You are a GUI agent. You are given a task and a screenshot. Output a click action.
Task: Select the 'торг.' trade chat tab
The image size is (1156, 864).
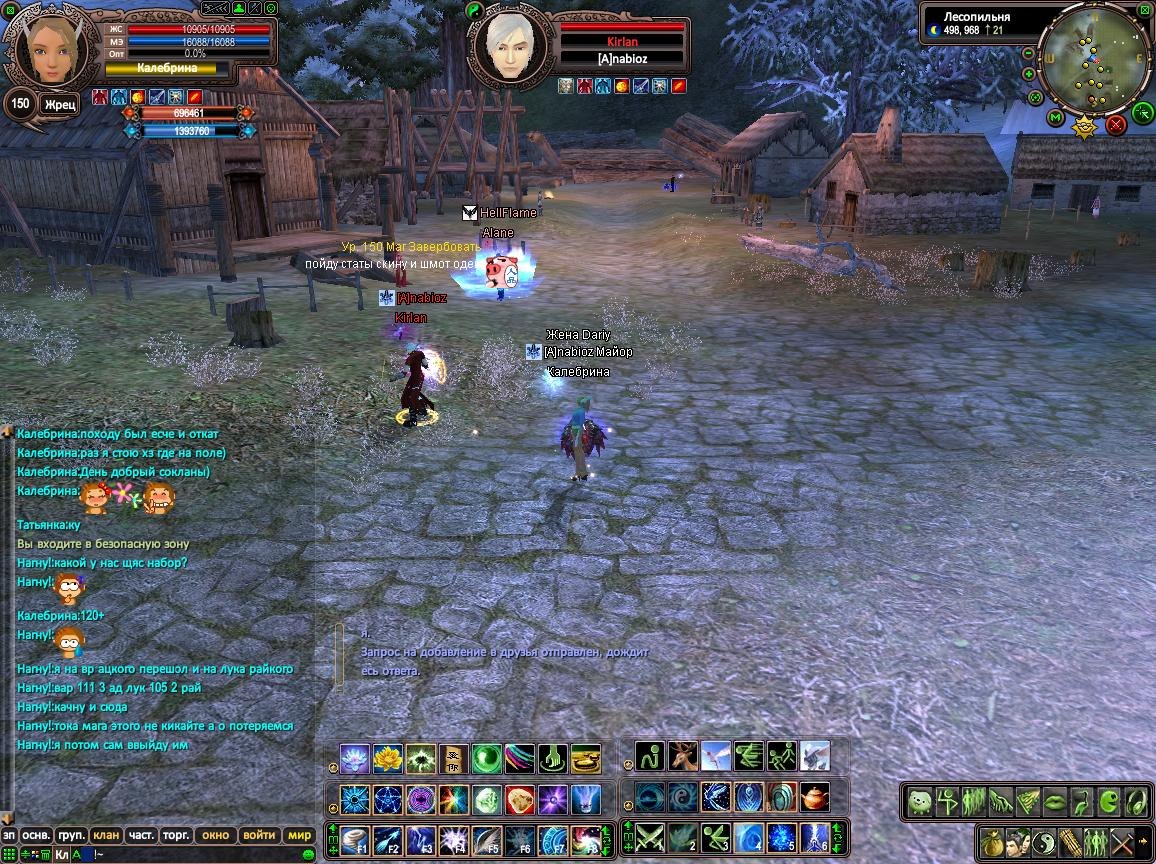178,835
